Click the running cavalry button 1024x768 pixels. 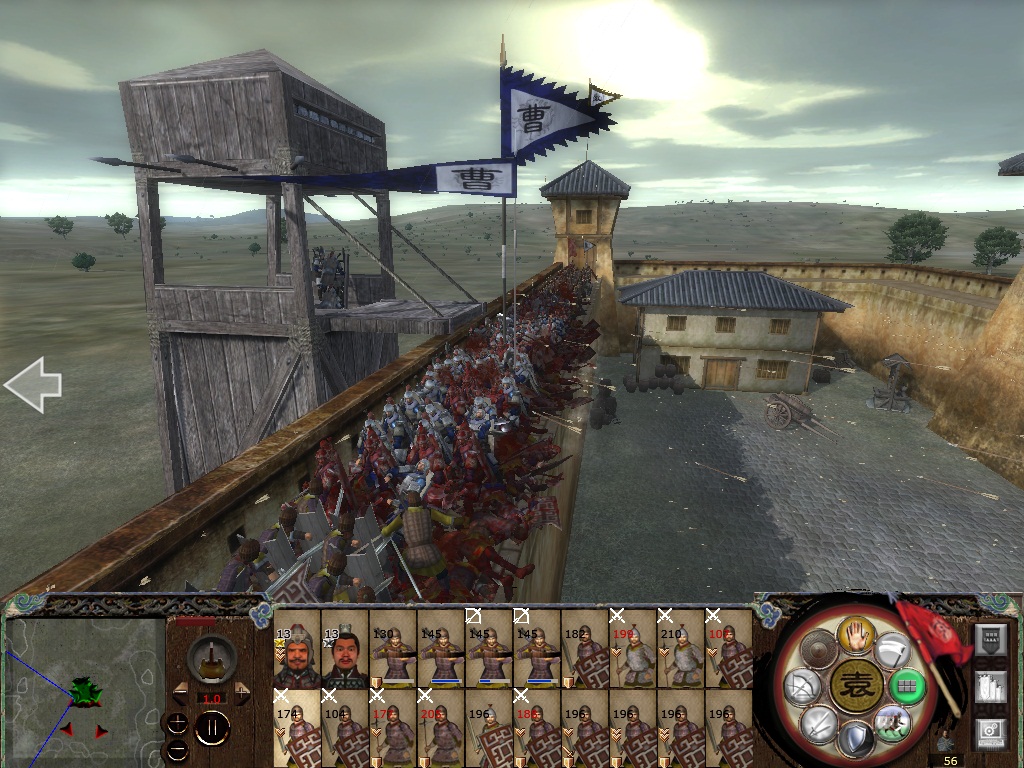click(x=893, y=723)
